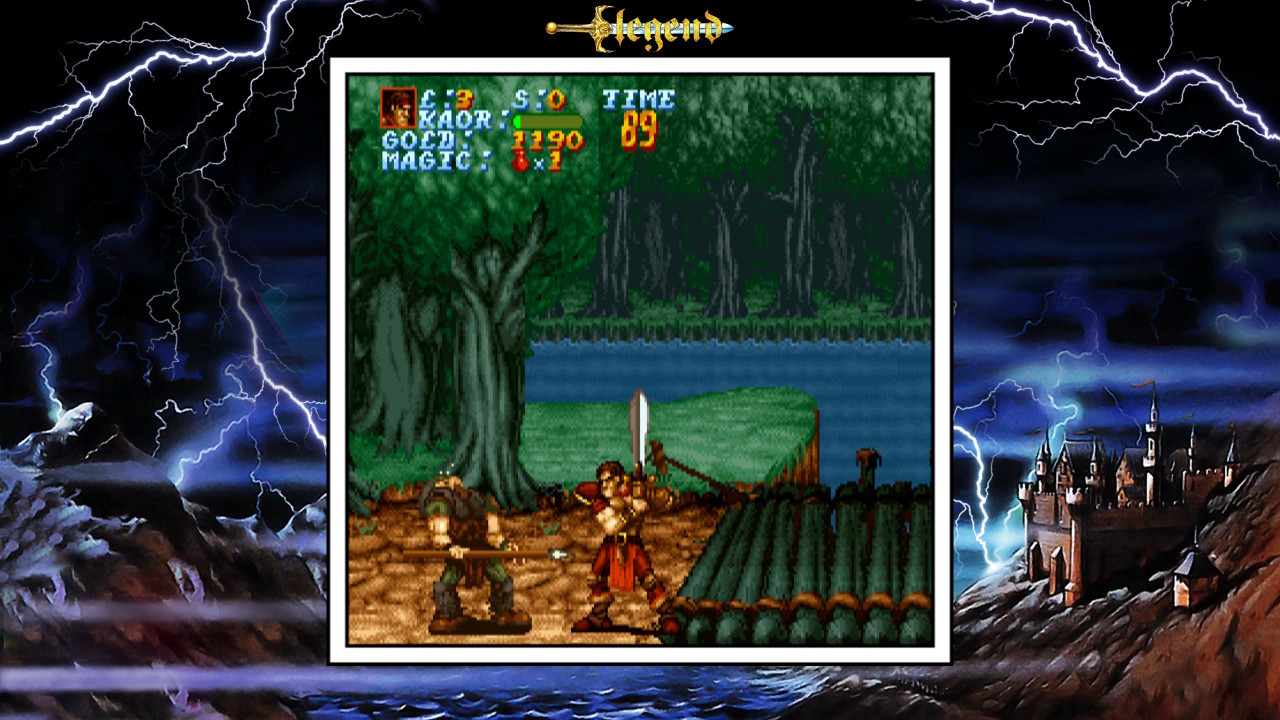Click the KAOR health bar
The image size is (1280, 720).
(547, 118)
